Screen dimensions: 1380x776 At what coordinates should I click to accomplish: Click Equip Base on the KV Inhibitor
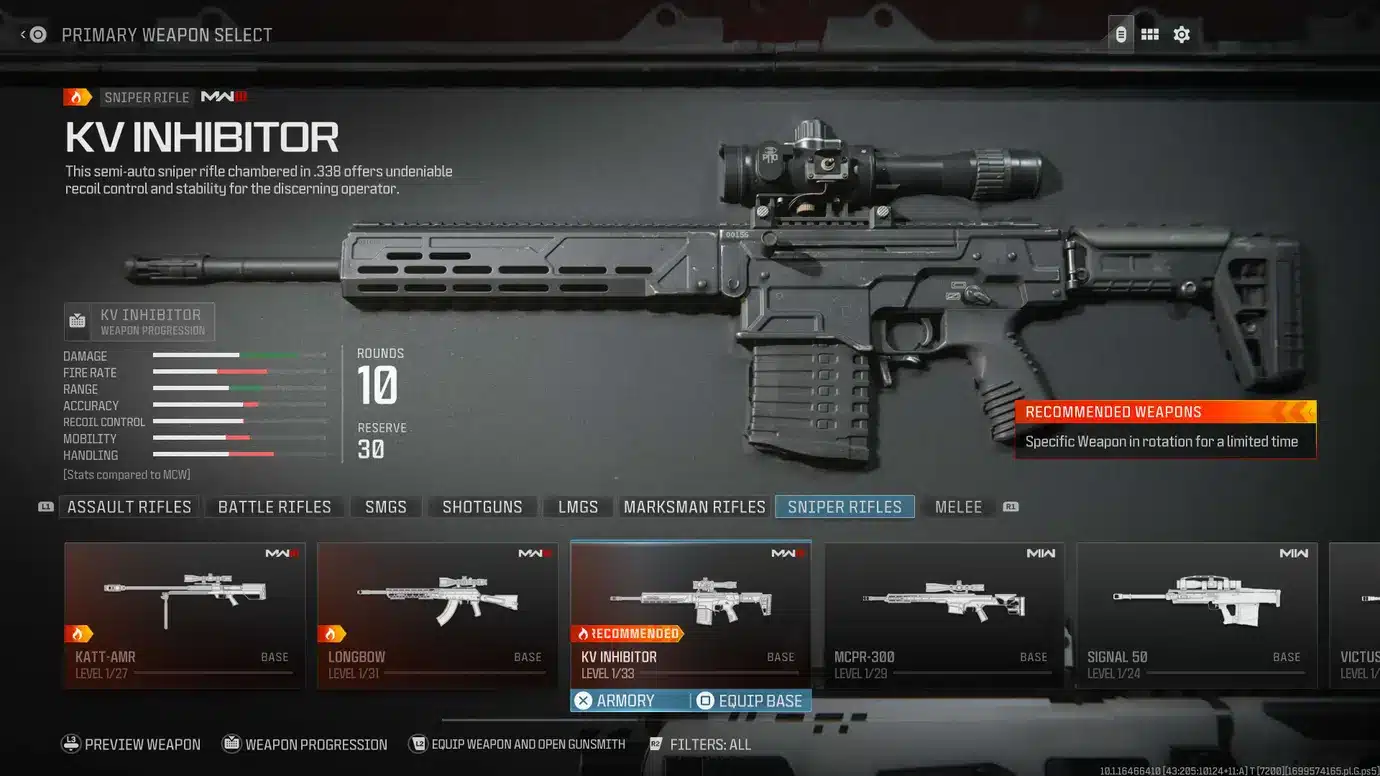click(x=750, y=700)
